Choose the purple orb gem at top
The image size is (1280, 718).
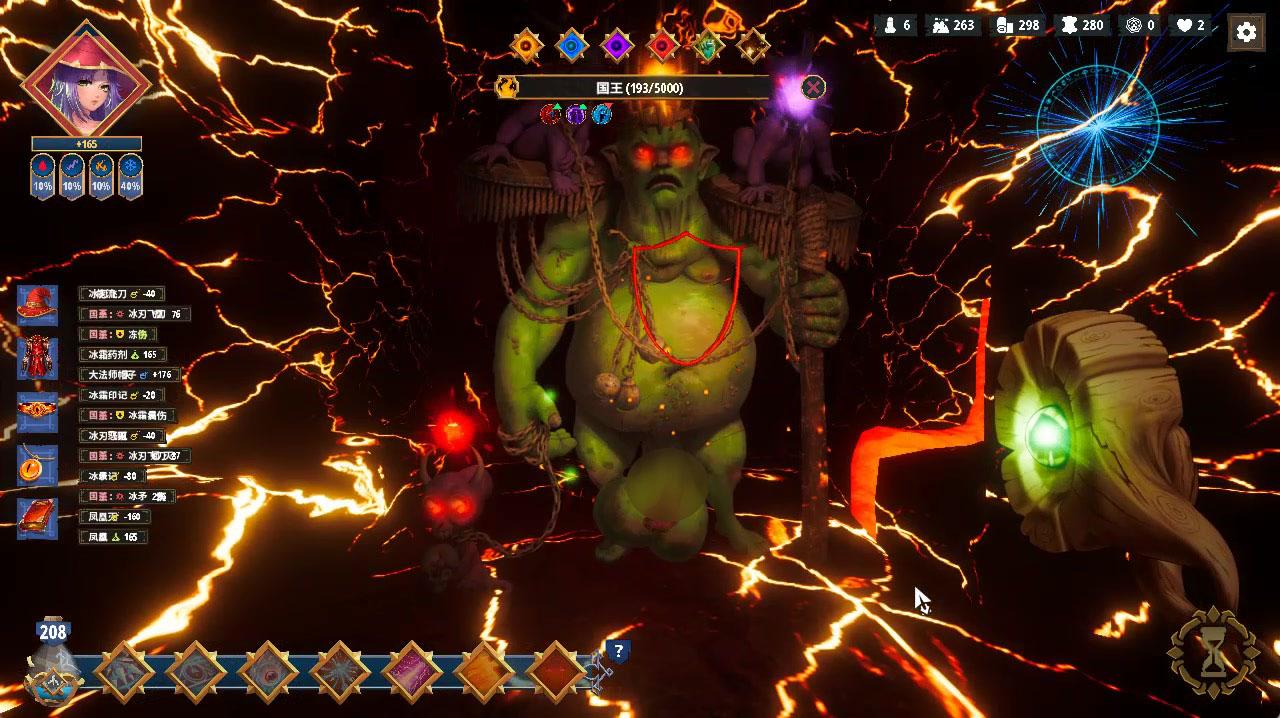(617, 45)
